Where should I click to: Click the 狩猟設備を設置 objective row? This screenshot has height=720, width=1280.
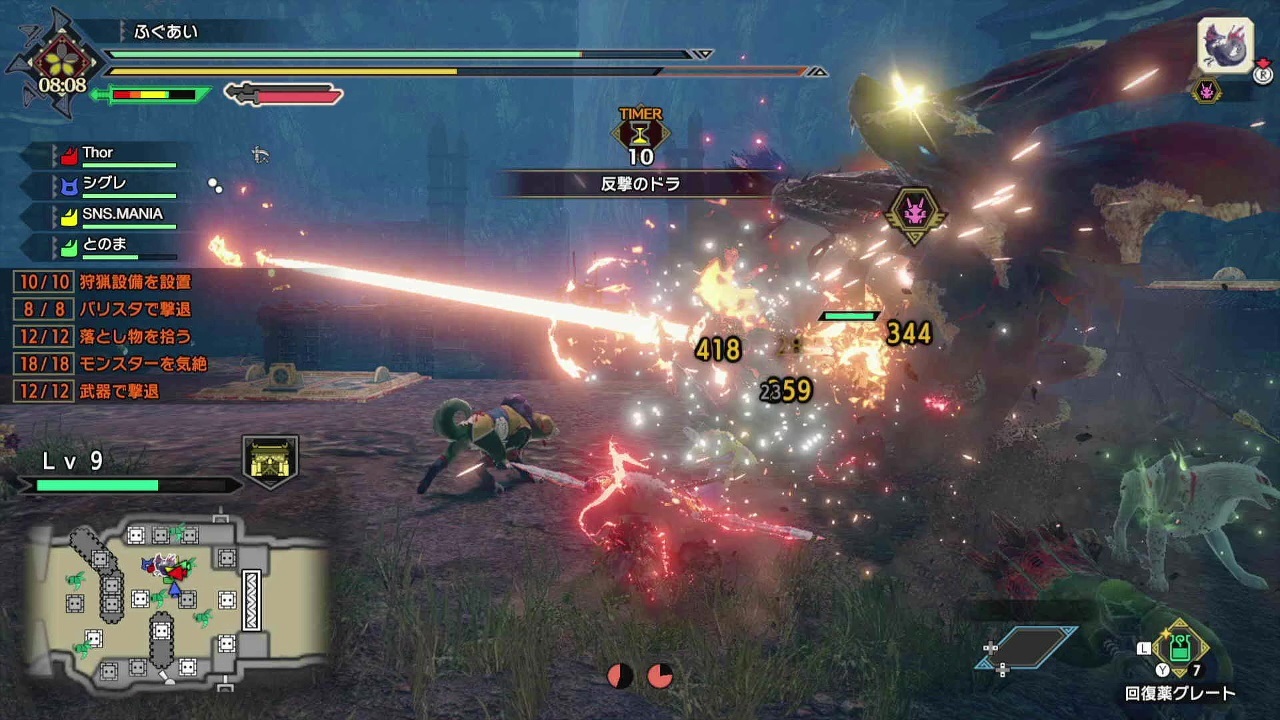click(110, 283)
